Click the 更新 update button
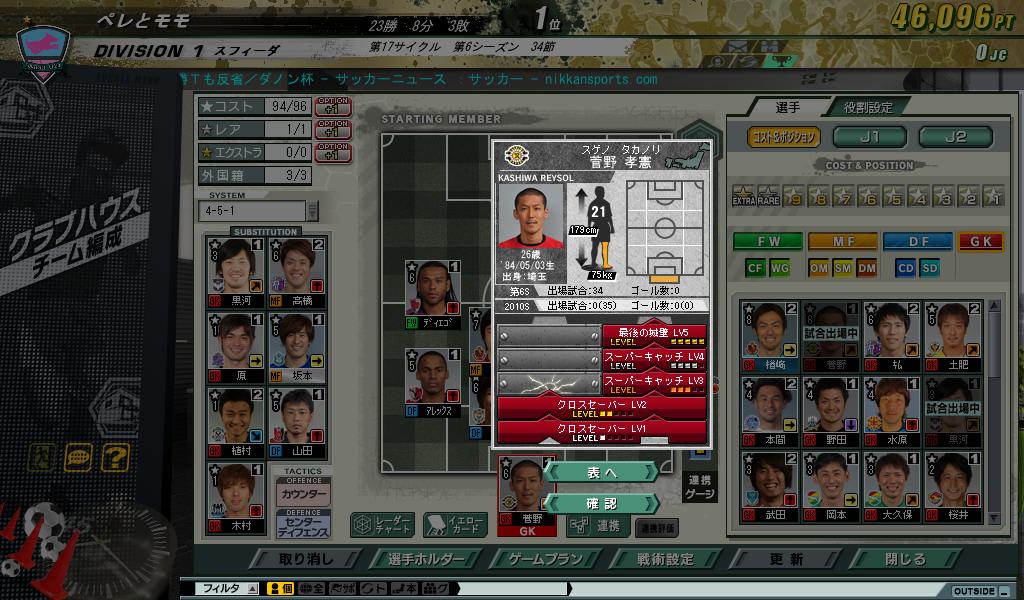The width and height of the screenshot is (1024, 600). (x=786, y=559)
